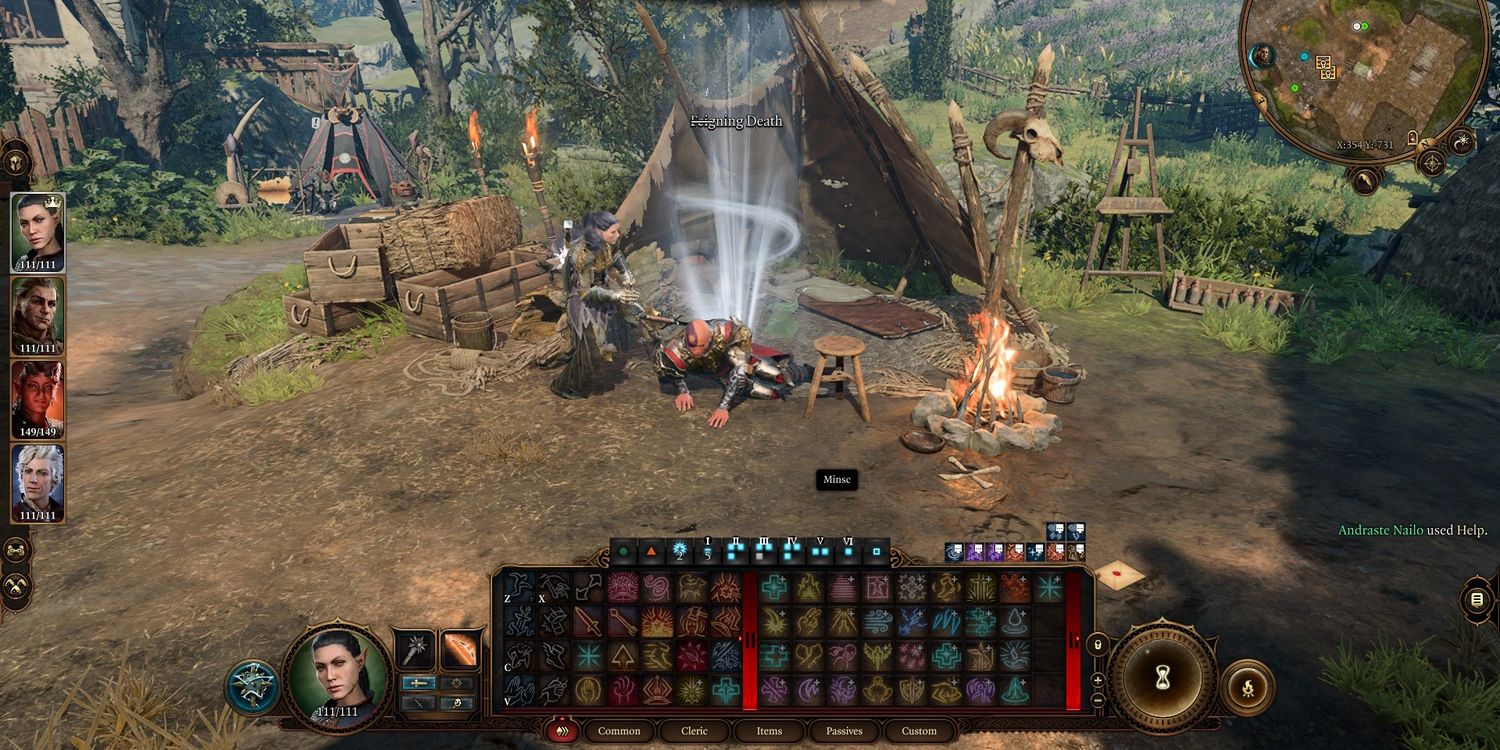Choose the red tiefling party portrait

pos(38,399)
